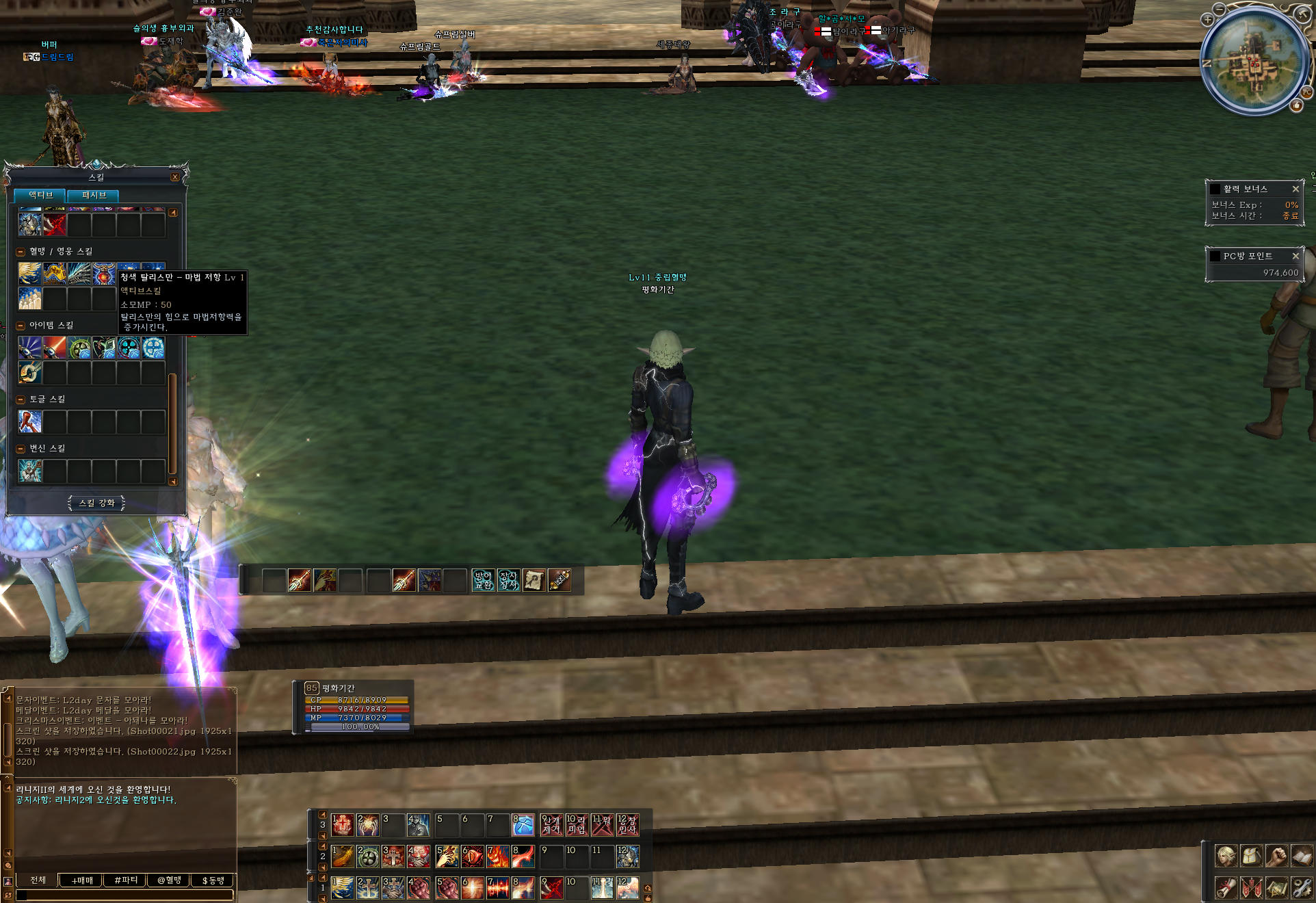The height and width of the screenshot is (903, 1316).
Task: Collapse the 변신 스킬 section
Action: pyautogui.click(x=21, y=449)
